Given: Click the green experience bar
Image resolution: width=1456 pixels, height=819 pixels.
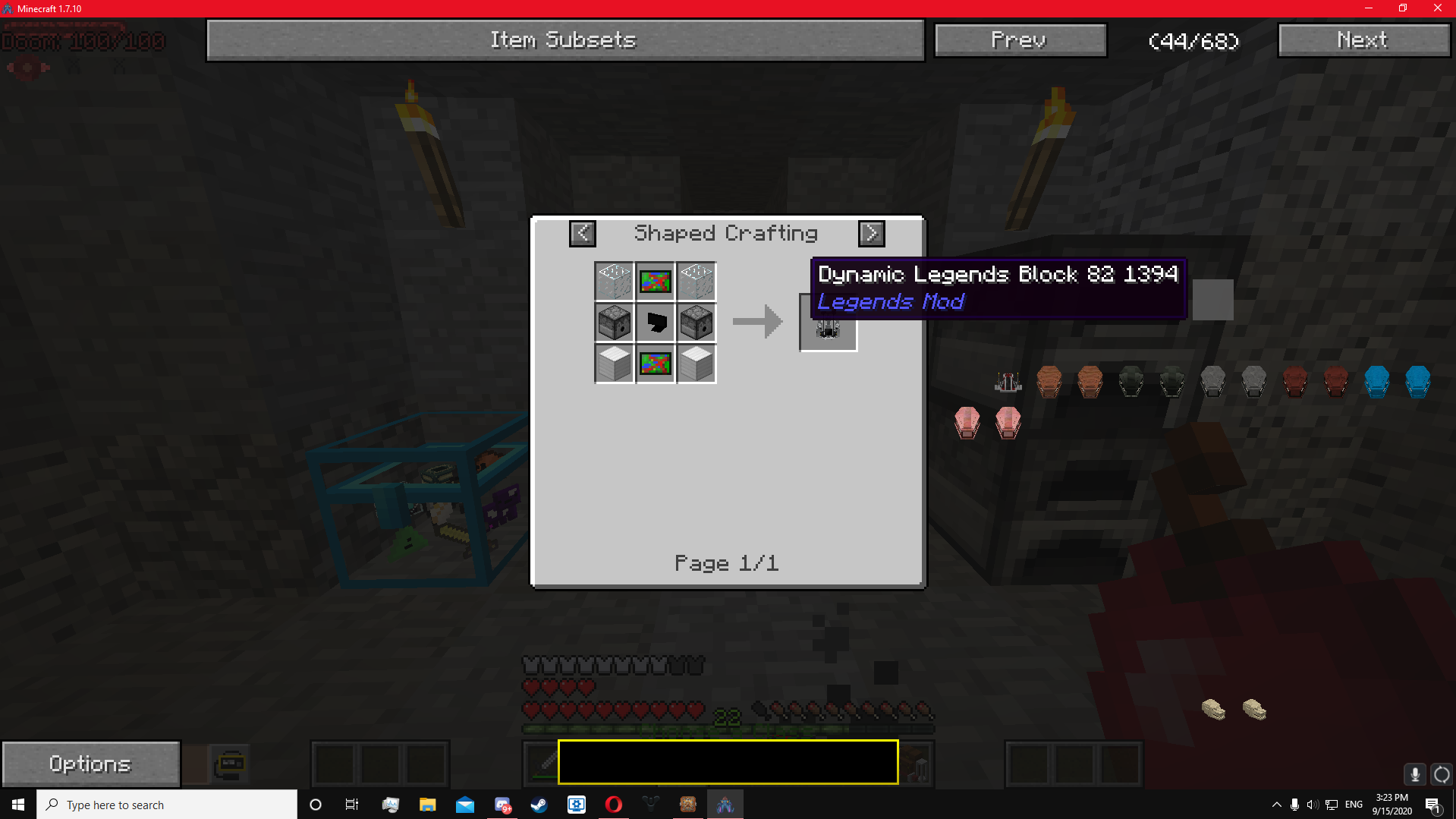Looking at the screenshot, I should (728, 729).
